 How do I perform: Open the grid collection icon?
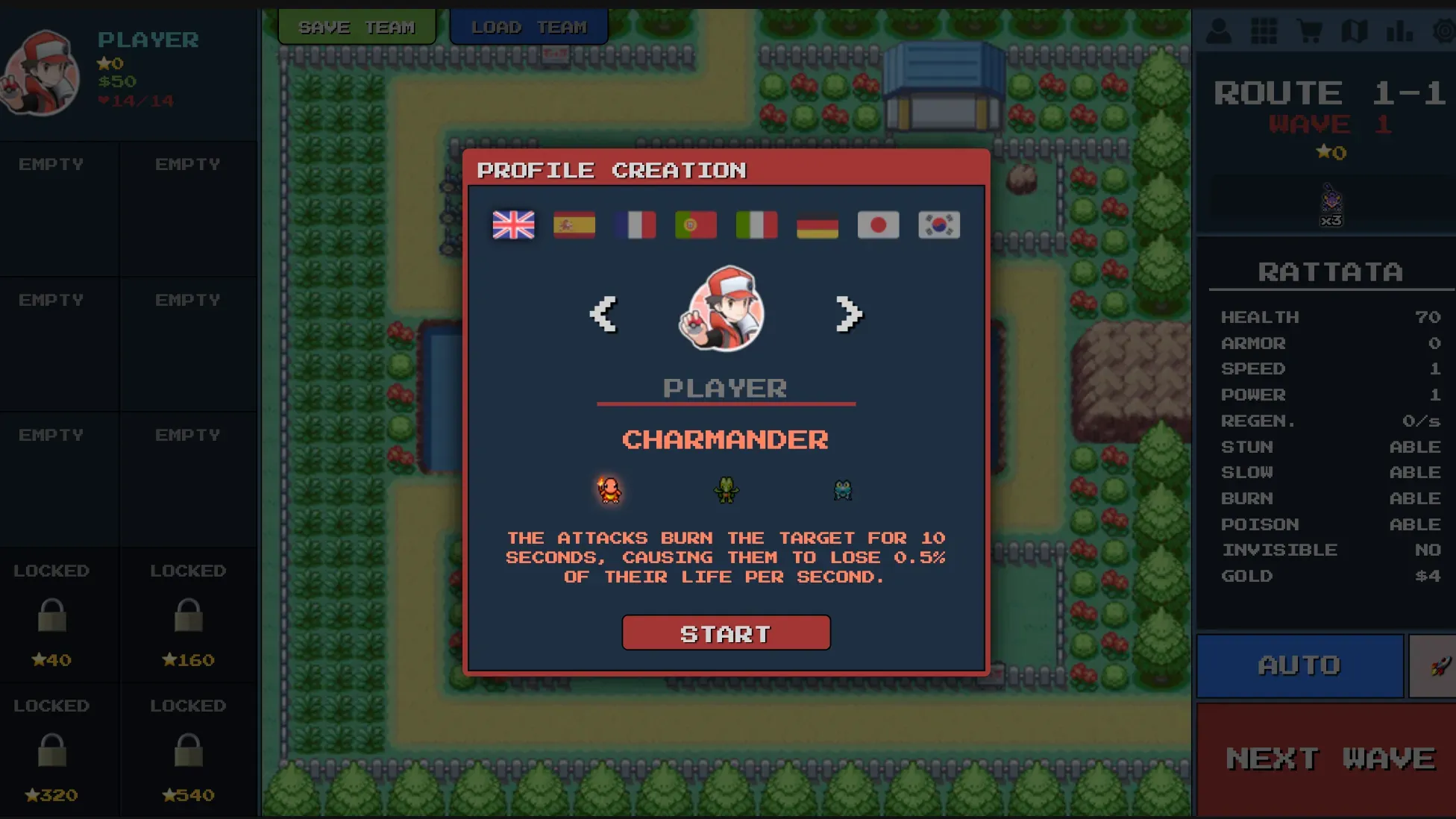tap(1264, 31)
